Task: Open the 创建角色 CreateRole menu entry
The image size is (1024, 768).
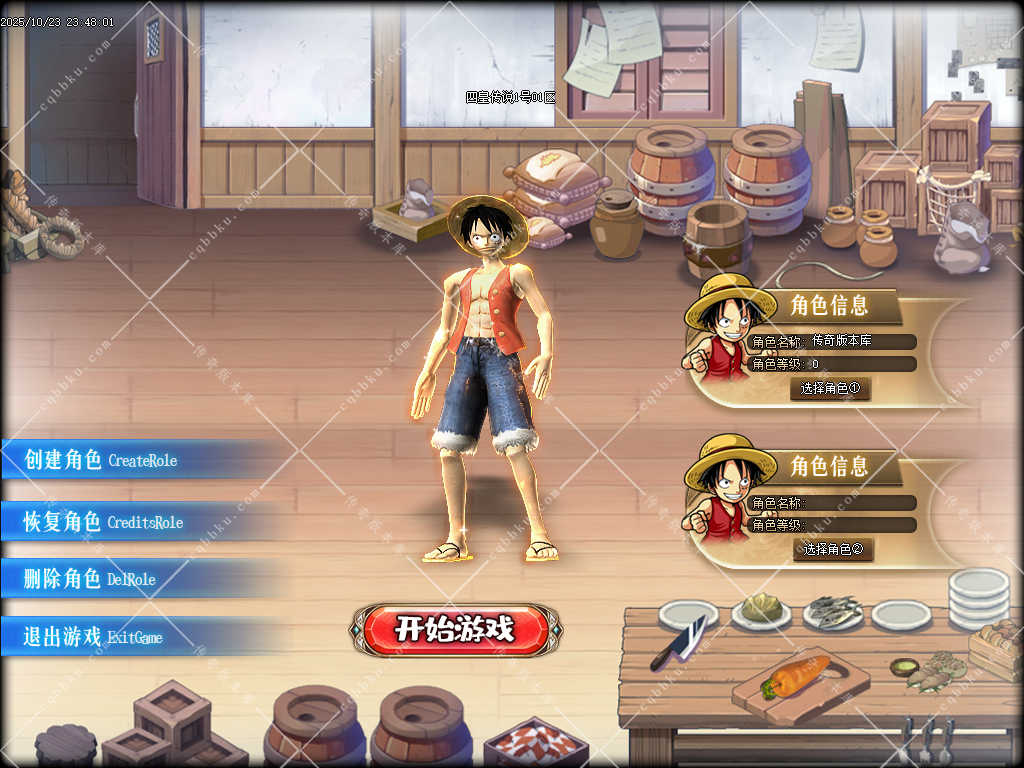Action: pyautogui.click(x=101, y=460)
